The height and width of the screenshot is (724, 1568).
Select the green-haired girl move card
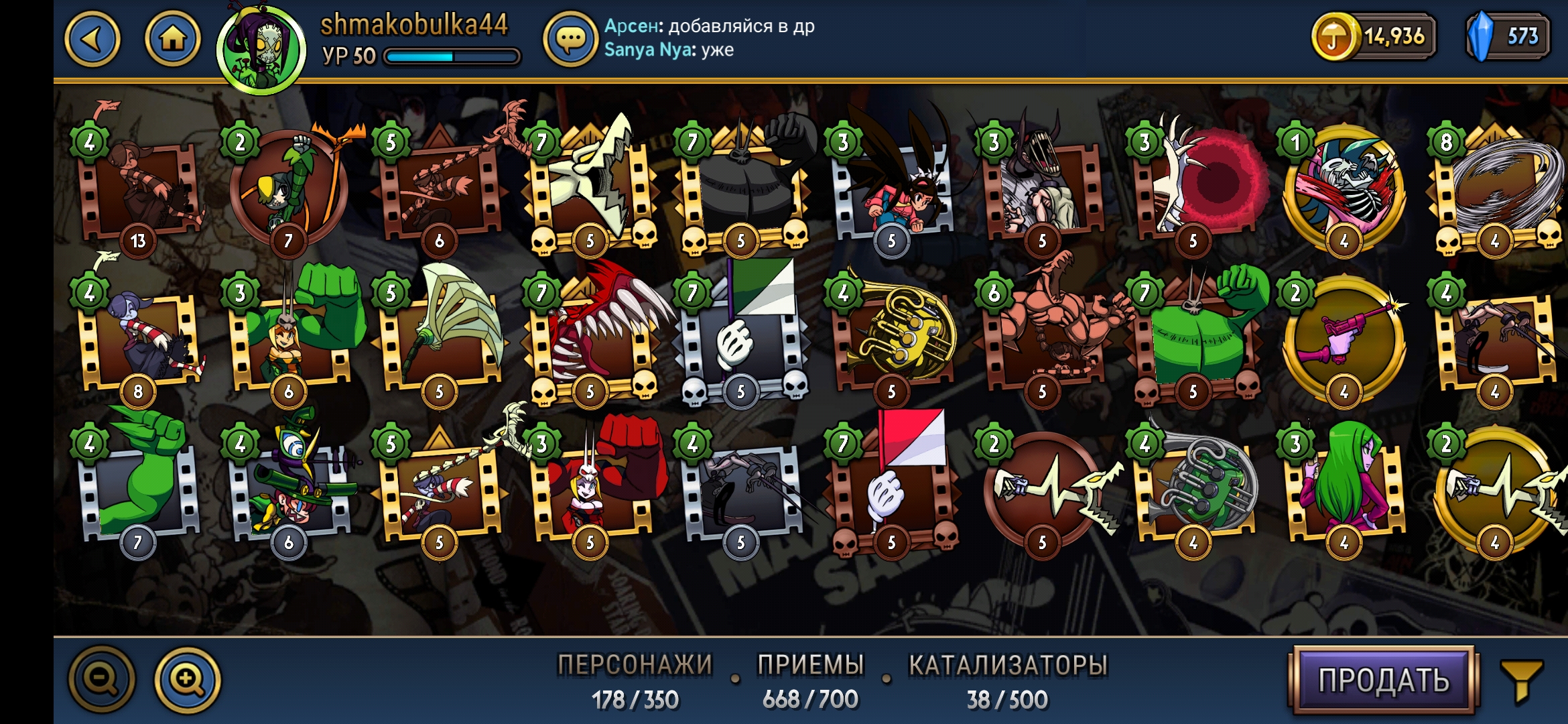point(1344,484)
